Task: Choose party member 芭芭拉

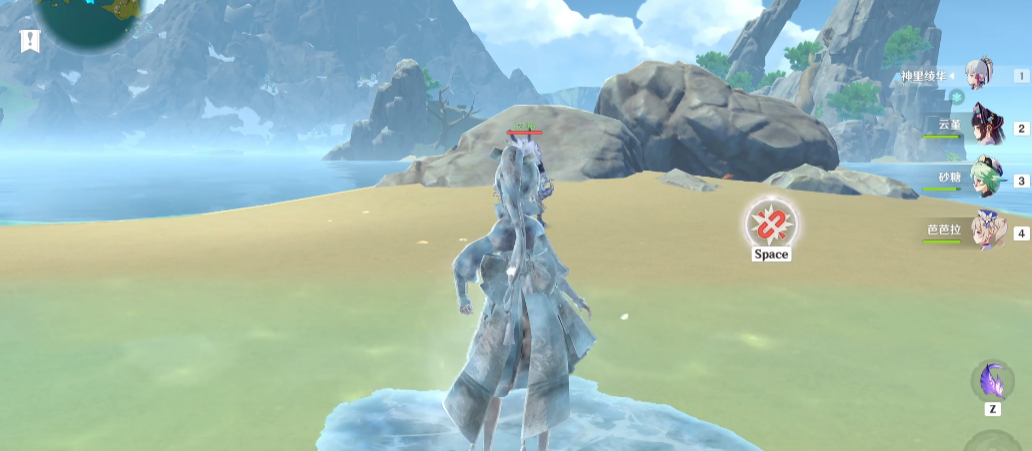Action: point(986,233)
